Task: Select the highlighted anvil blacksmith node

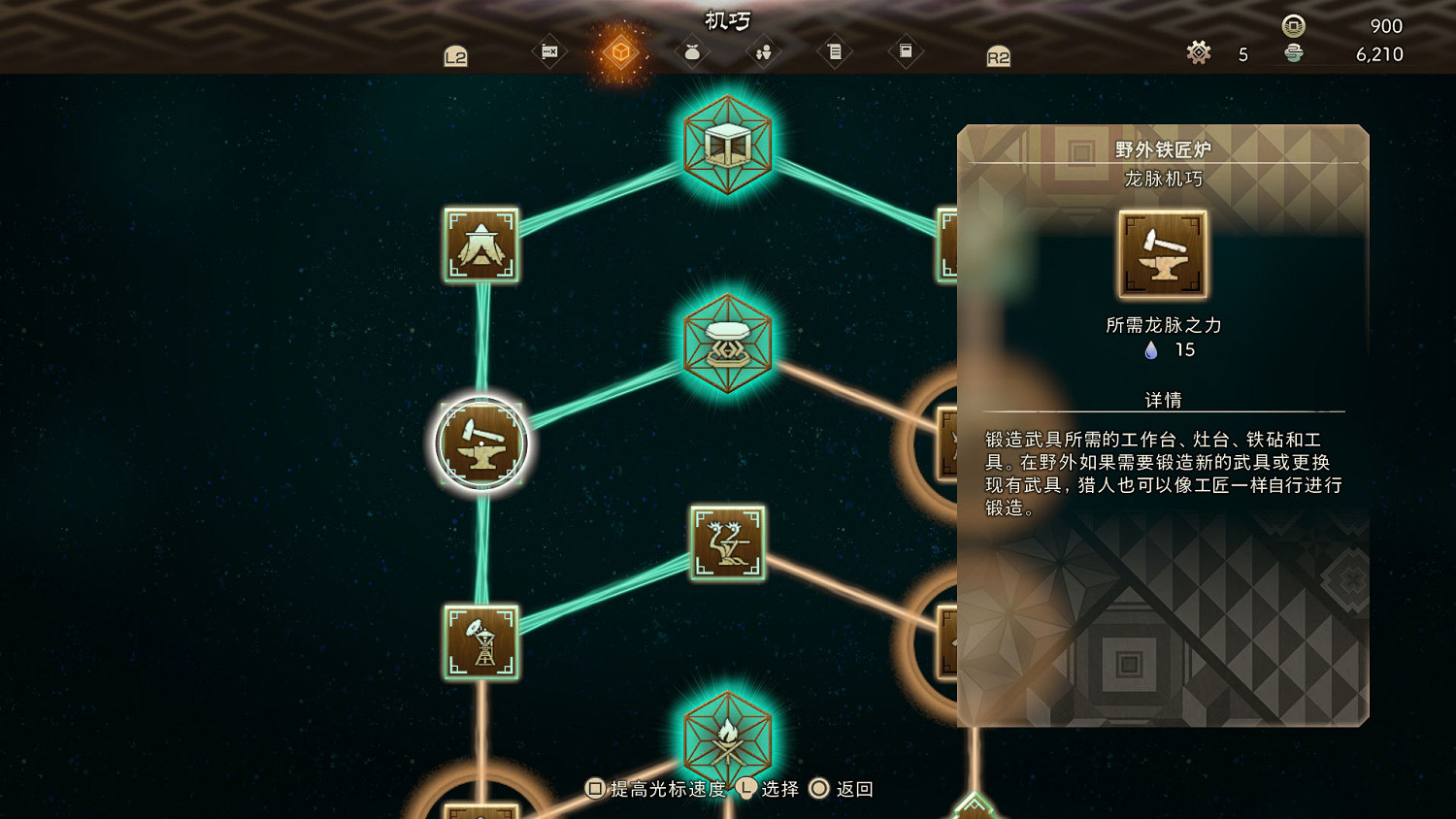Action: [x=482, y=443]
